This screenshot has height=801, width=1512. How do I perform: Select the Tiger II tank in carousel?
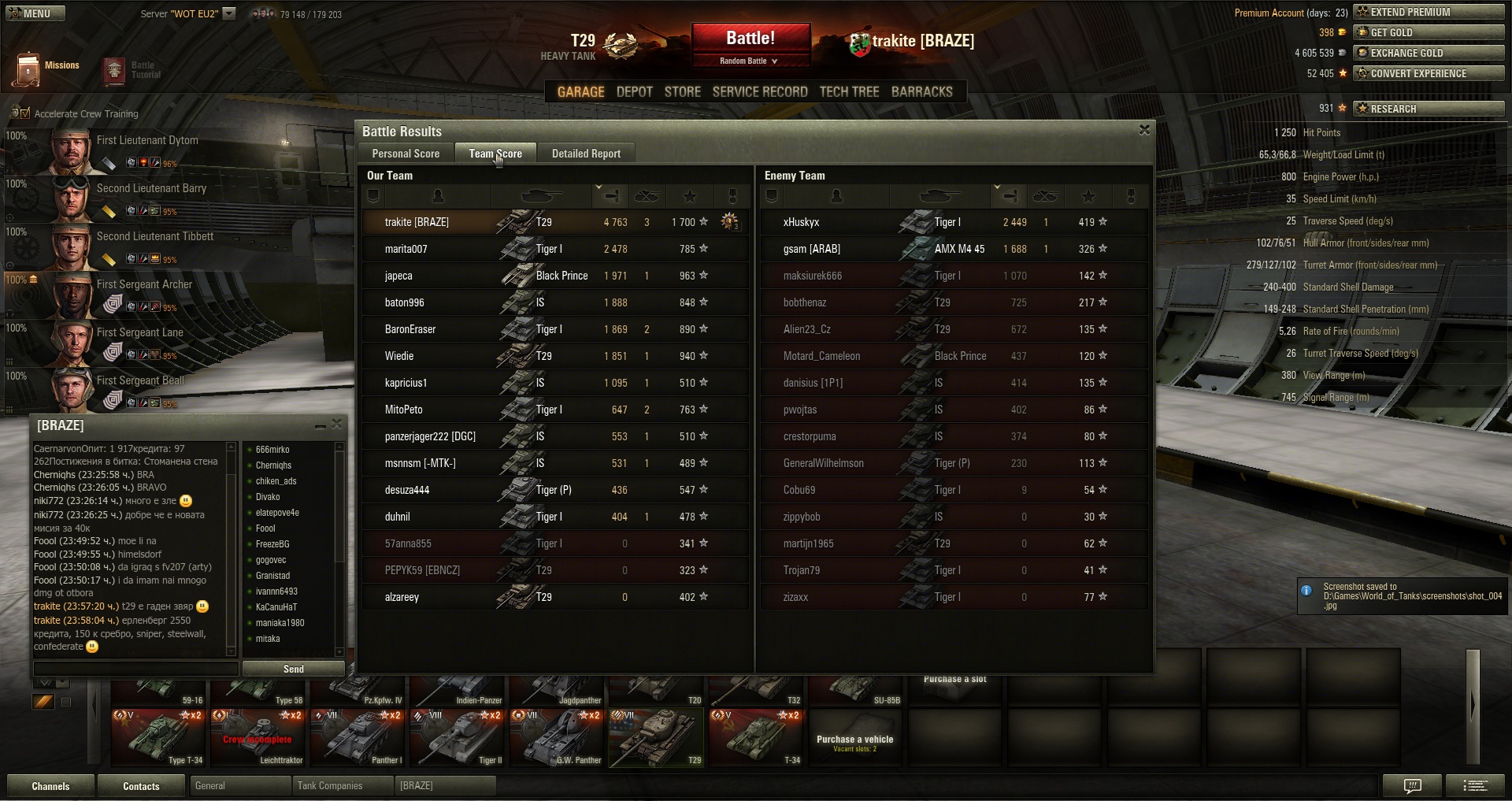click(x=458, y=738)
